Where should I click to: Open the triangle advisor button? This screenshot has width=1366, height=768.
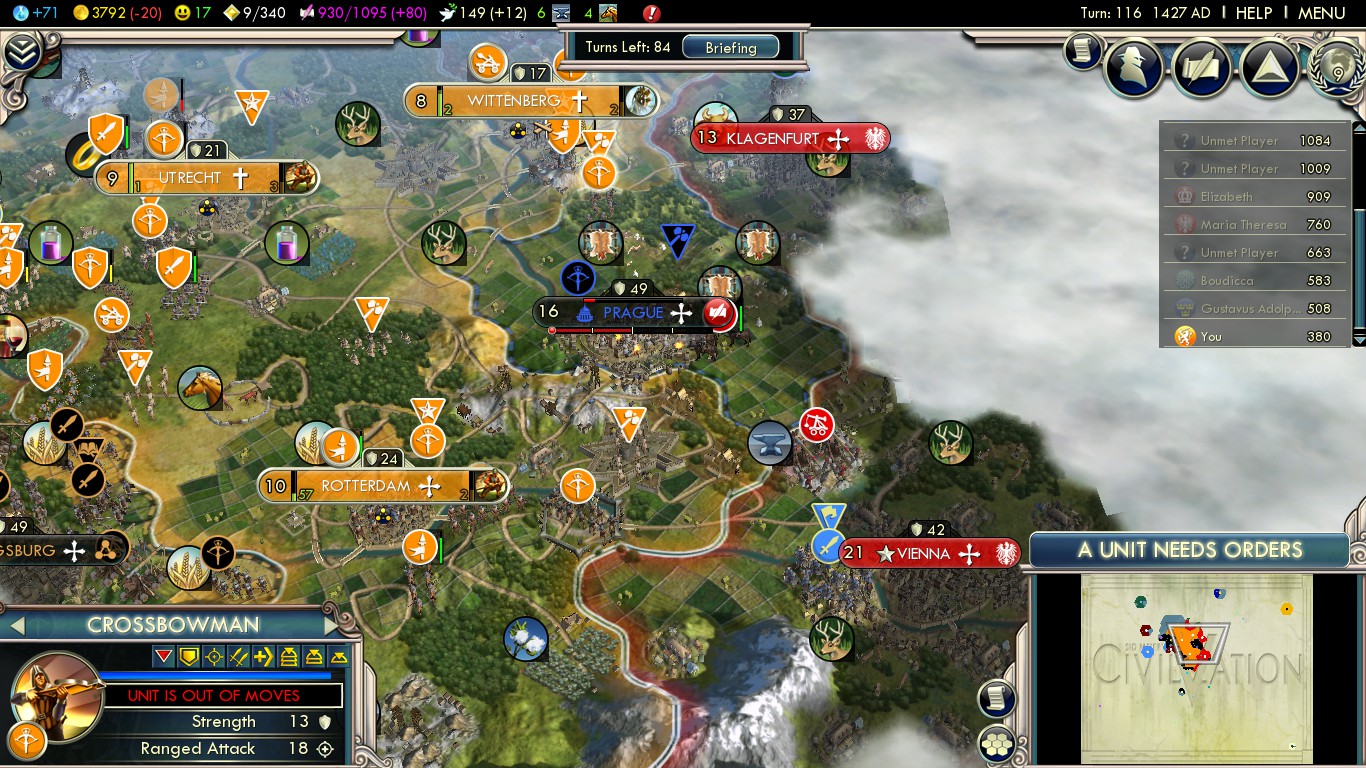pyautogui.click(x=1271, y=66)
